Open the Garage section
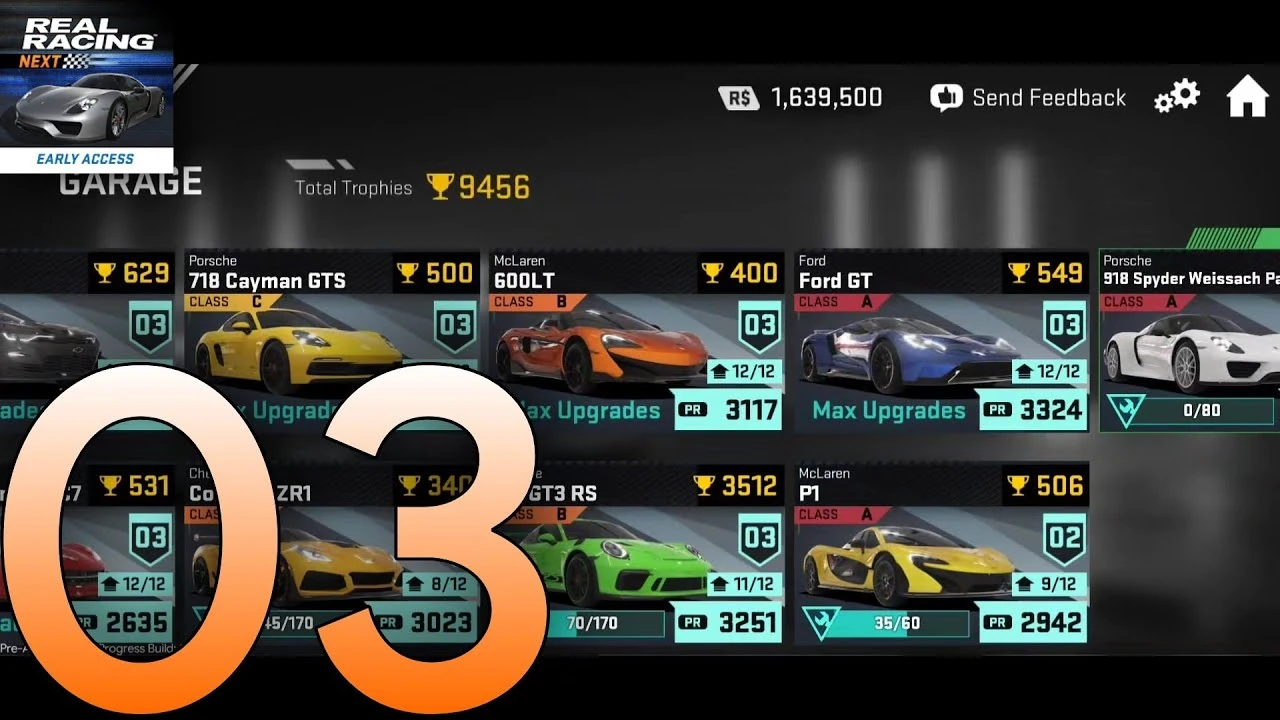The image size is (1280, 720). click(x=128, y=180)
